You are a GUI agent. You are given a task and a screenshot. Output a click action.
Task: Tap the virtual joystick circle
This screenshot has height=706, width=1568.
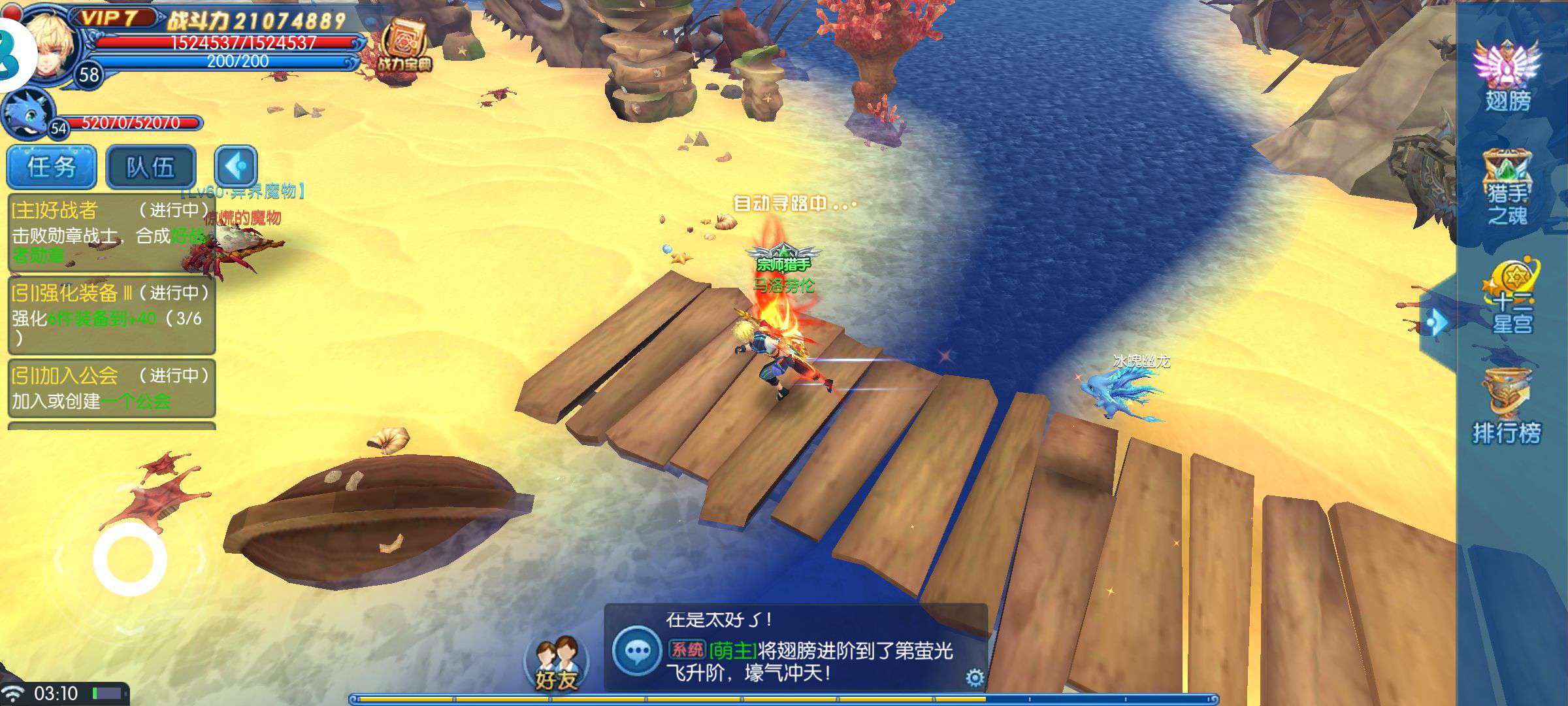click(129, 560)
